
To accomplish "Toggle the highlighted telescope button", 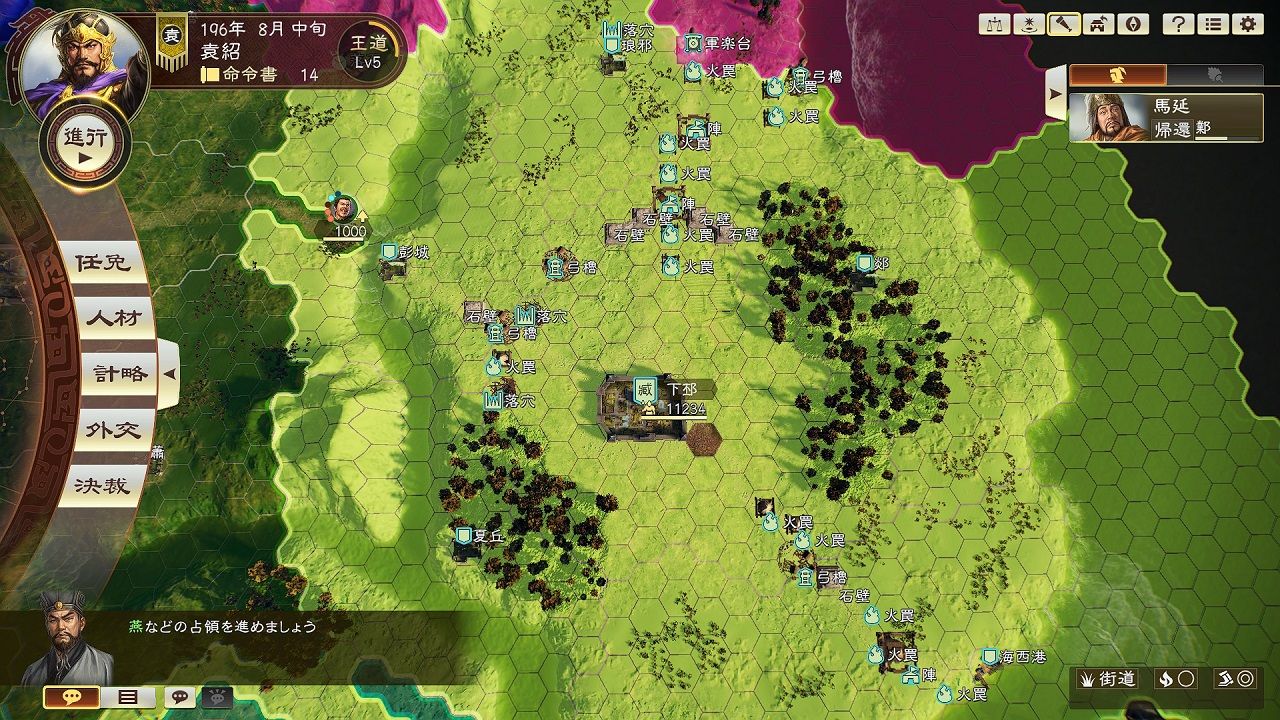I will 1063,24.
